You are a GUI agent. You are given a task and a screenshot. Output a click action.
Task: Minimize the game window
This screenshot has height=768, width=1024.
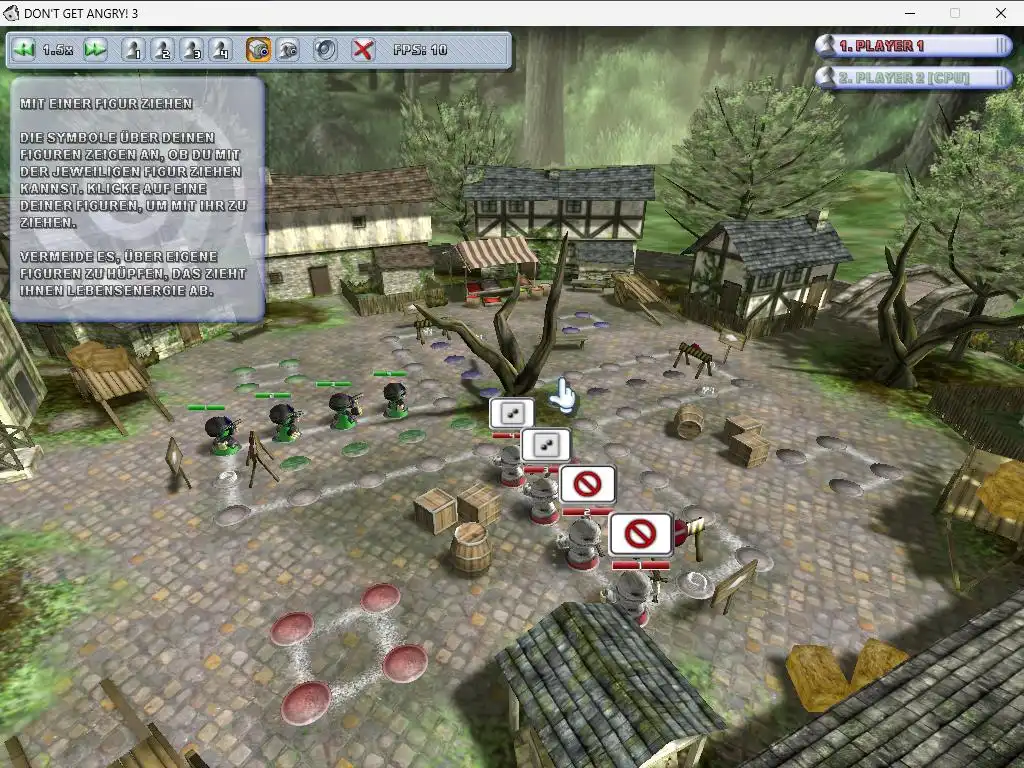909,13
